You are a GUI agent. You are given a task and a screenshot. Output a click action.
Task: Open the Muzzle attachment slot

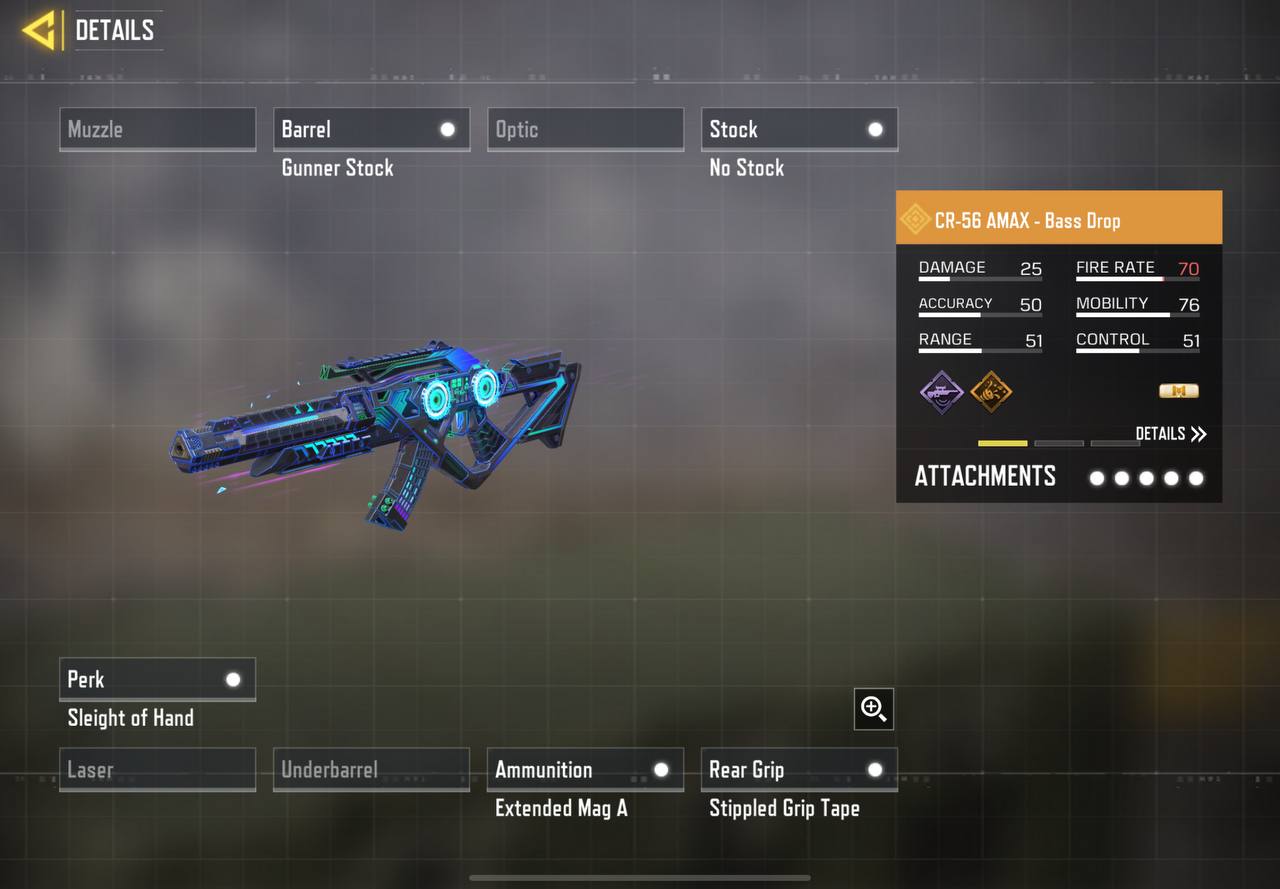(x=157, y=129)
